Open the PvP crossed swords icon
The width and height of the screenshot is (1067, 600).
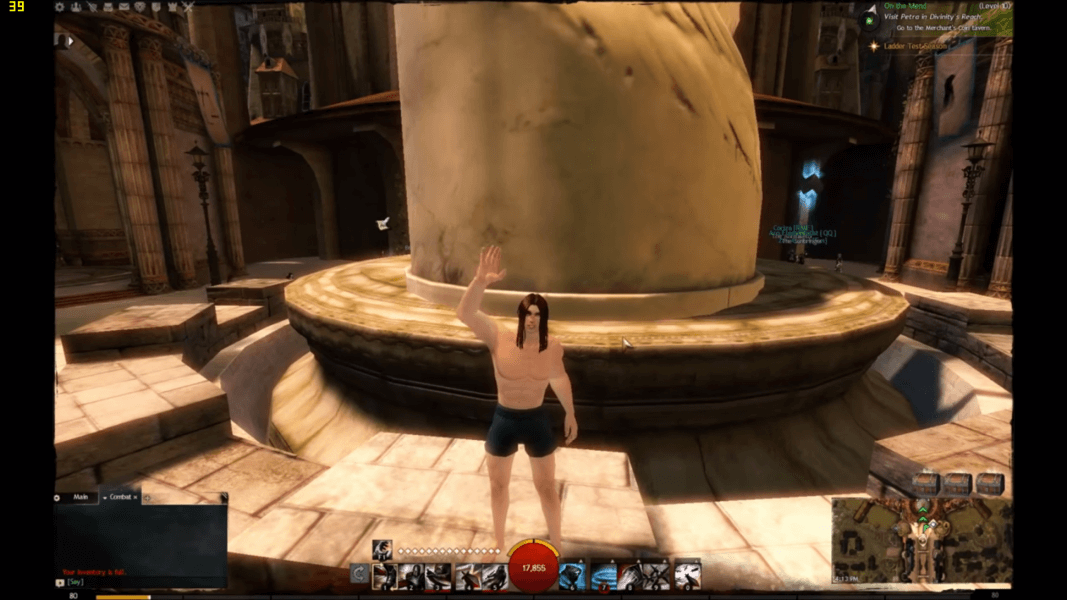pos(188,7)
